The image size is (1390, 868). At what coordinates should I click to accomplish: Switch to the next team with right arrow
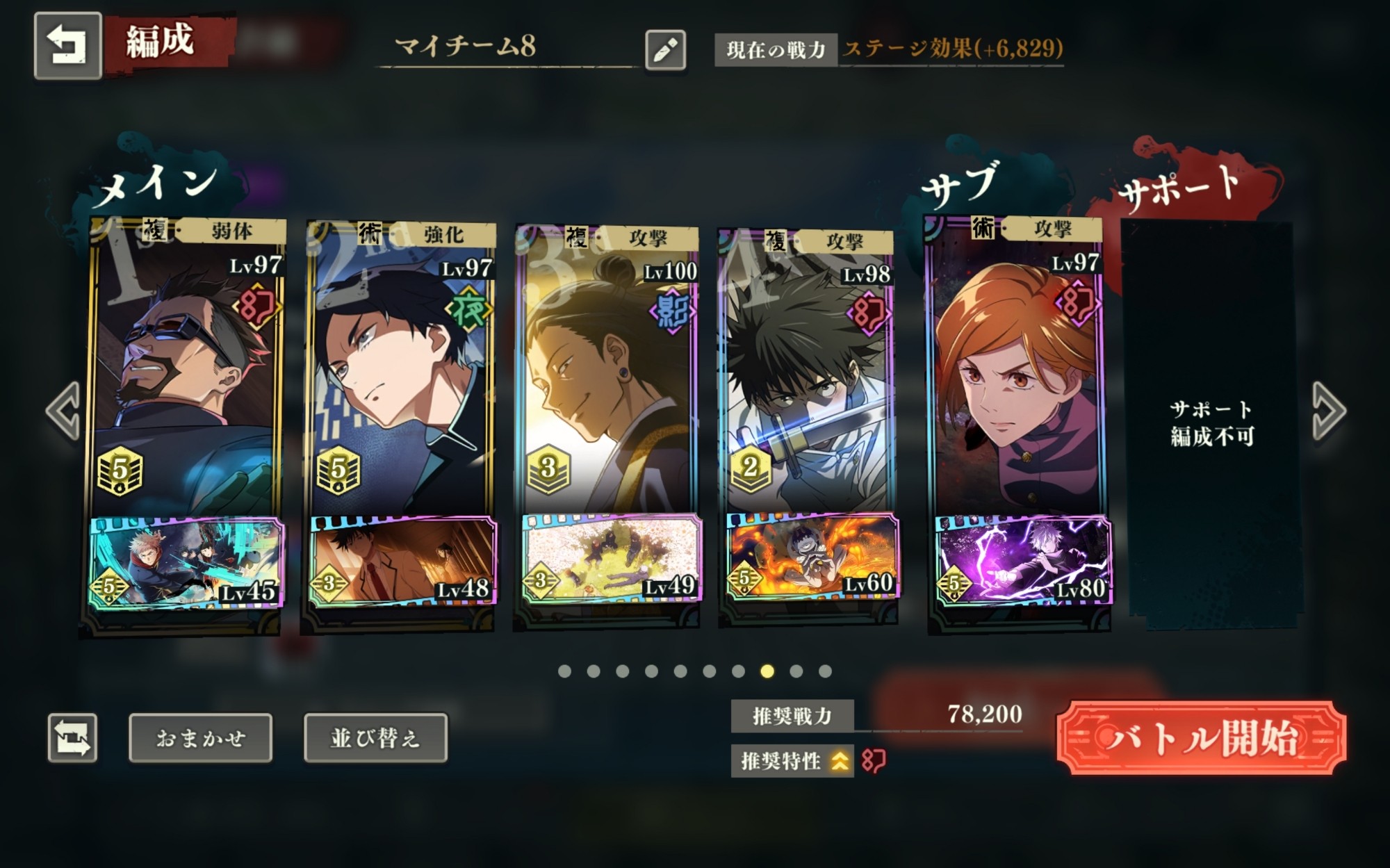click(x=1328, y=411)
